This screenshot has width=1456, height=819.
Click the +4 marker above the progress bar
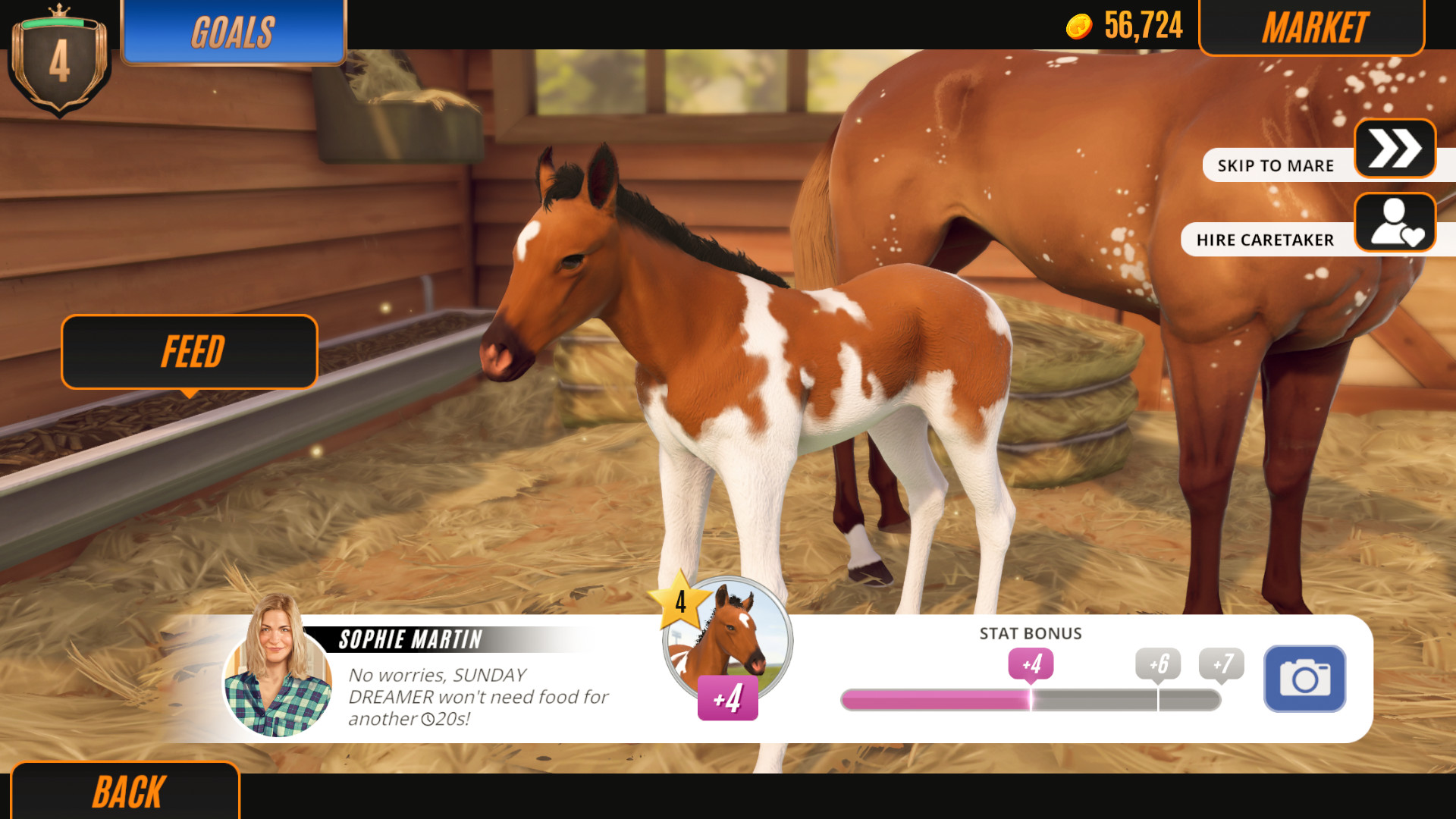pyautogui.click(x=1030, y=664)
